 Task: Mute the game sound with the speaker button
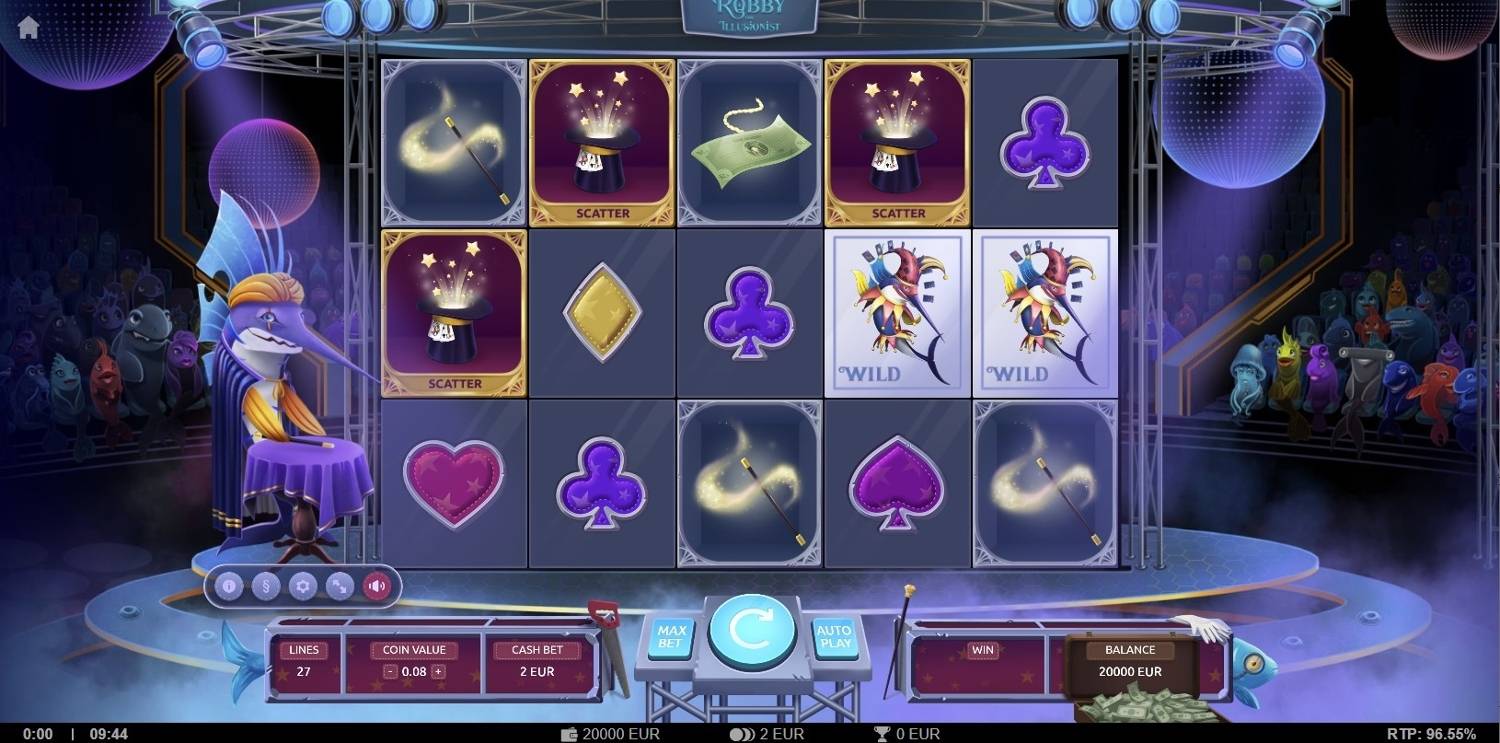pos(377,587)
